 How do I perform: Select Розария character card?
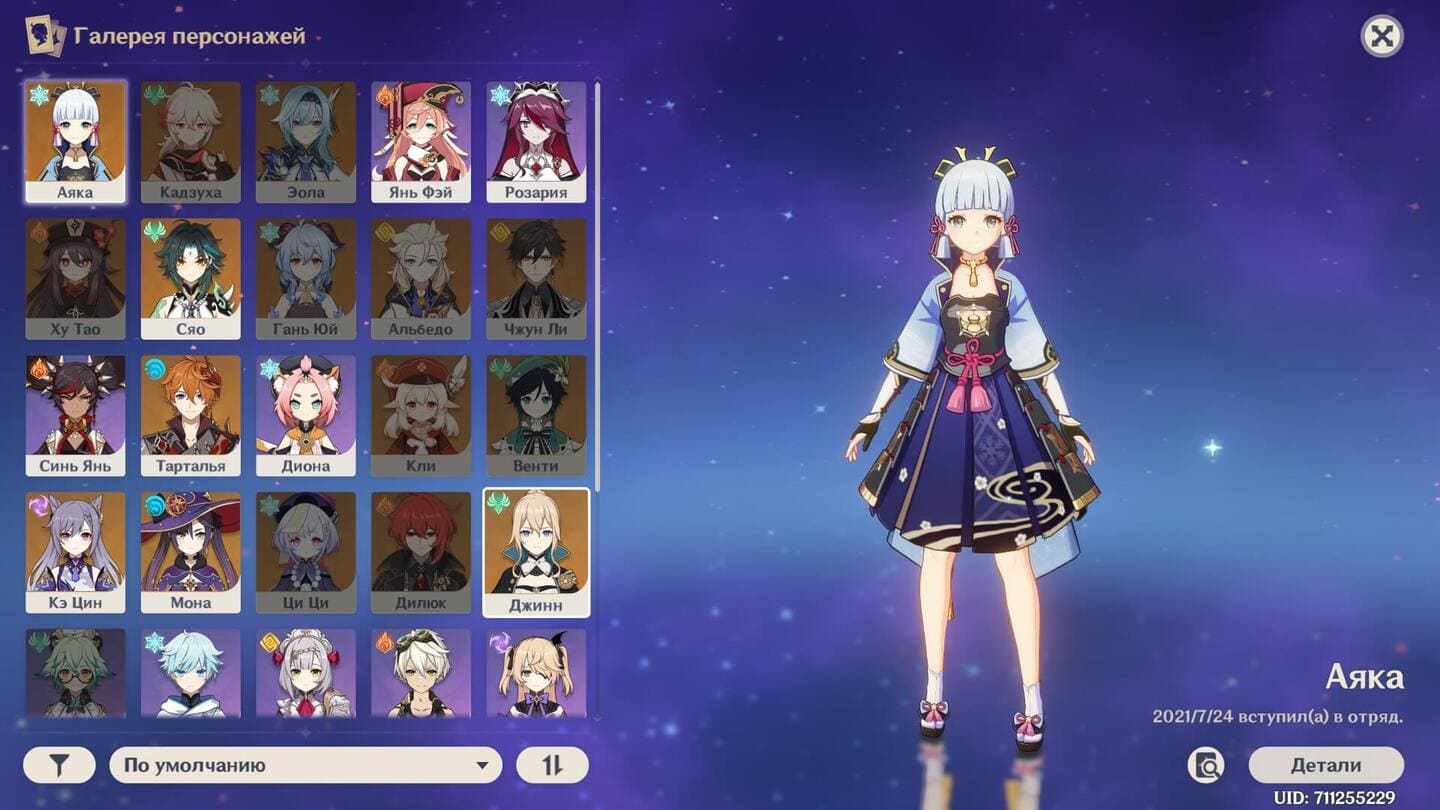coord(536,141)
